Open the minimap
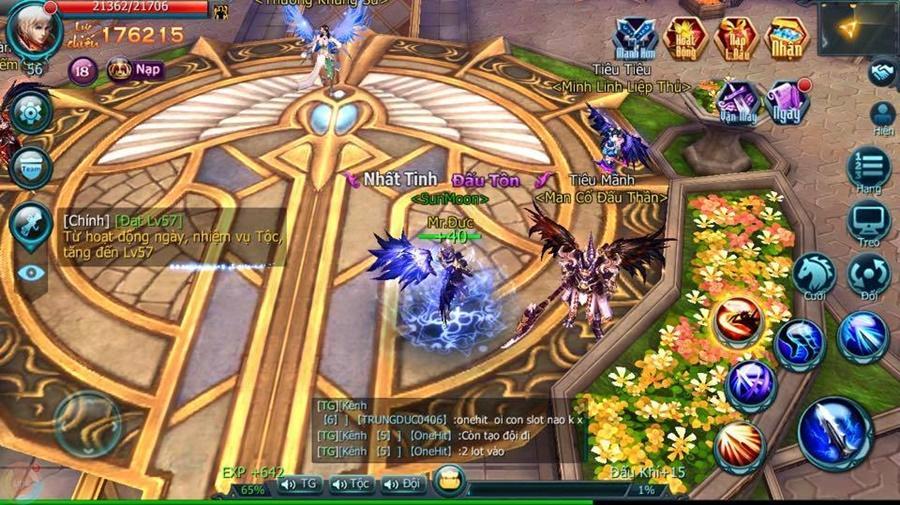Screen dimensions: 900x505 (x=858, y=28)
